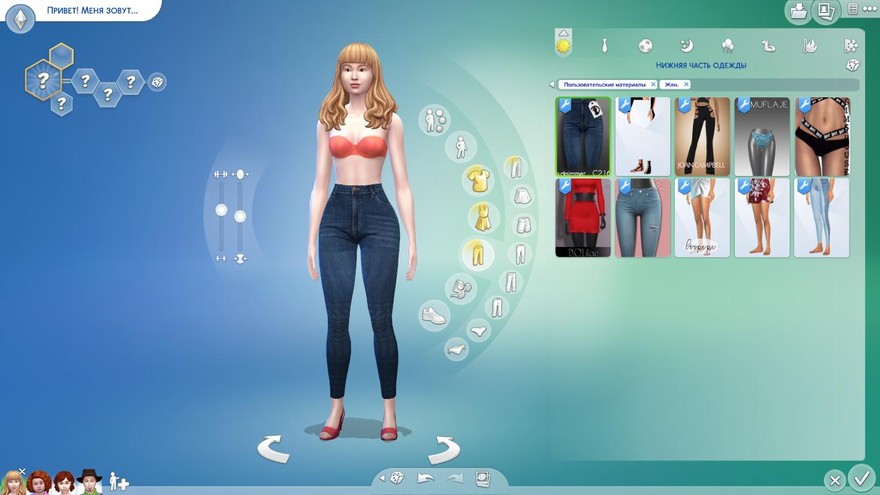The height and width of the screenshot is (495, 880).
Task: Rotate the Sim with the right arrow
Action: [443, 449]
